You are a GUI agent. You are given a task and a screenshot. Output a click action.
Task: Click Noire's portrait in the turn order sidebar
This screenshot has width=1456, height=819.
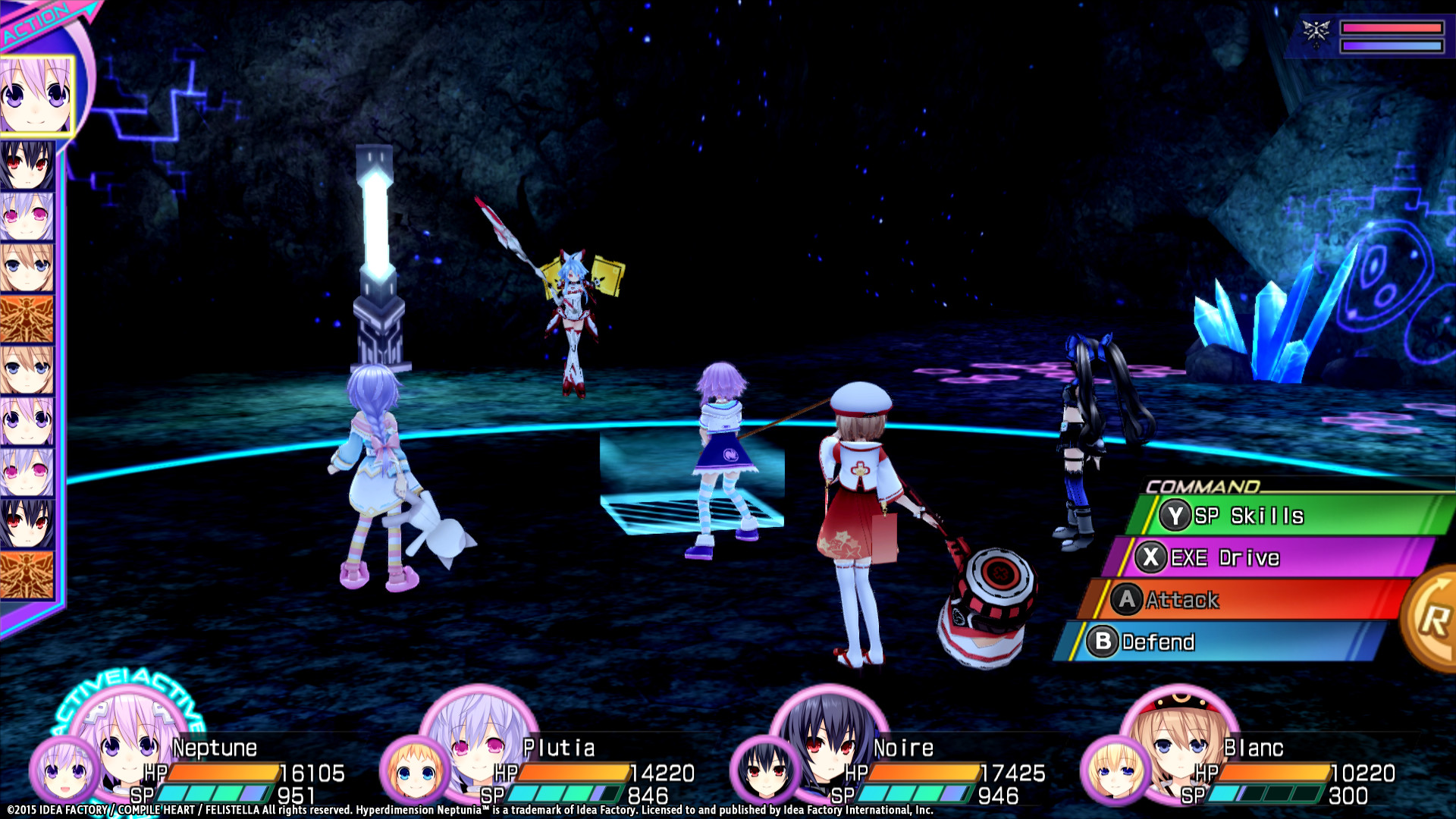[x=28, y=165]
